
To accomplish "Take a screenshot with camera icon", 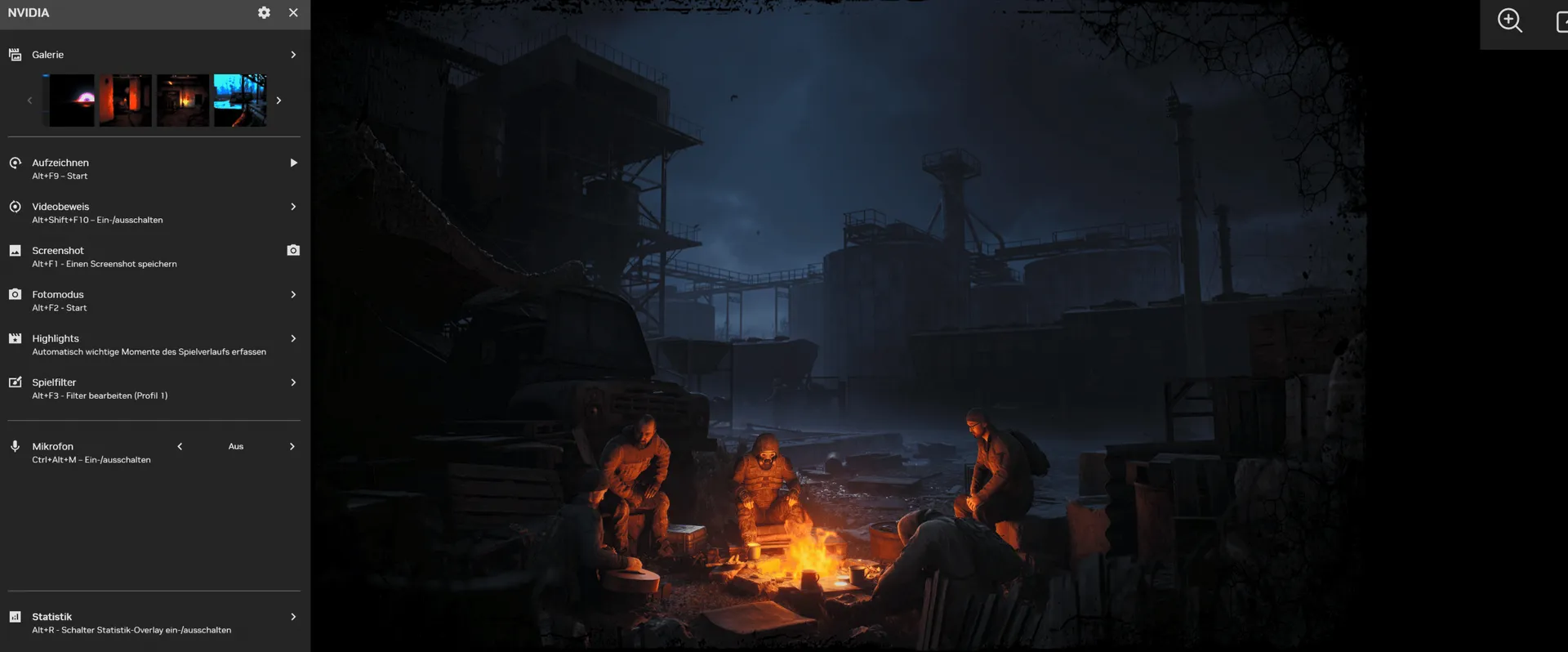I will point(293,251).
